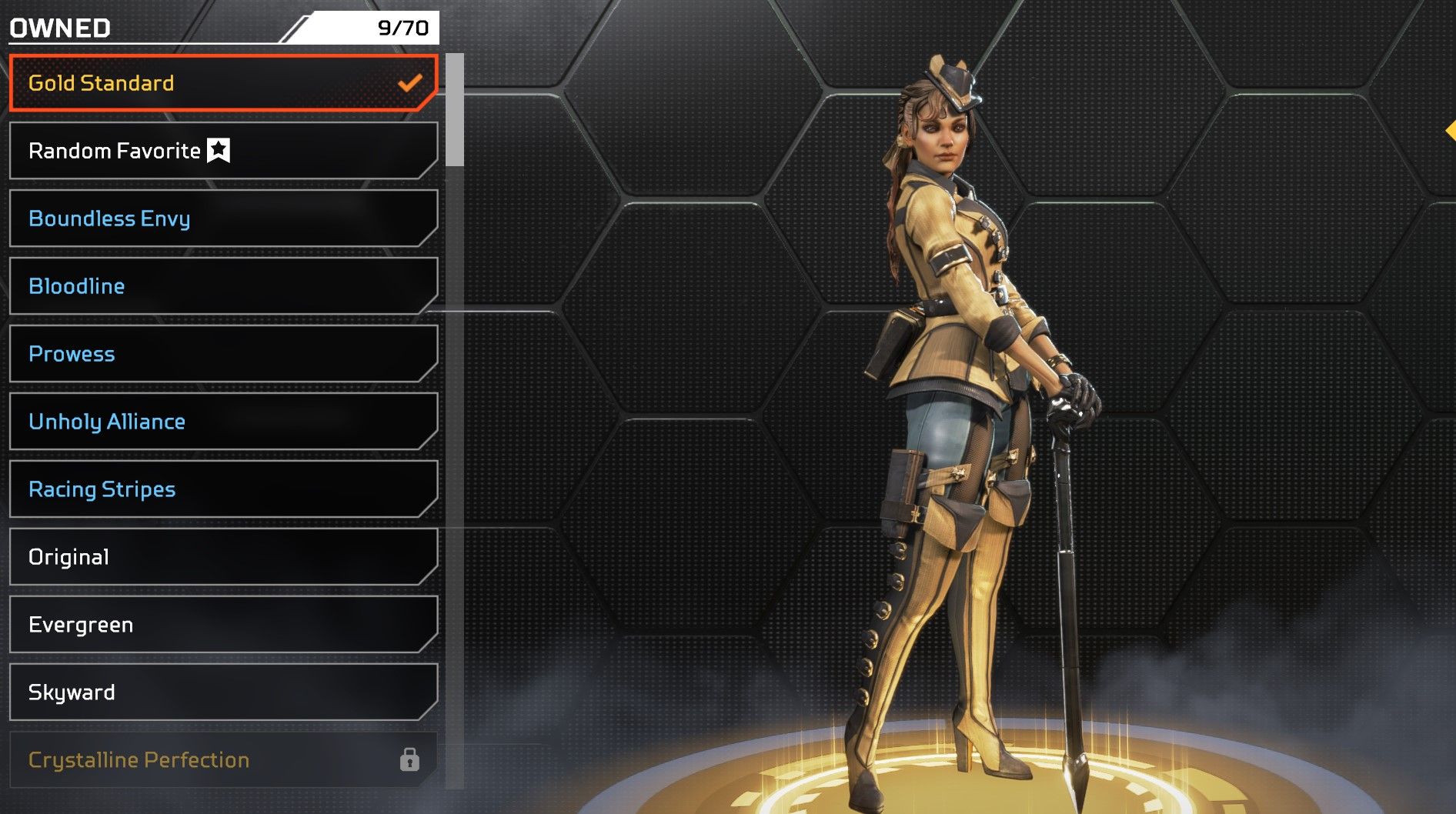Viewport: 1456px width, 814px height.
Task: Click the skin list scrollbar handle
Action: point(455,109)
